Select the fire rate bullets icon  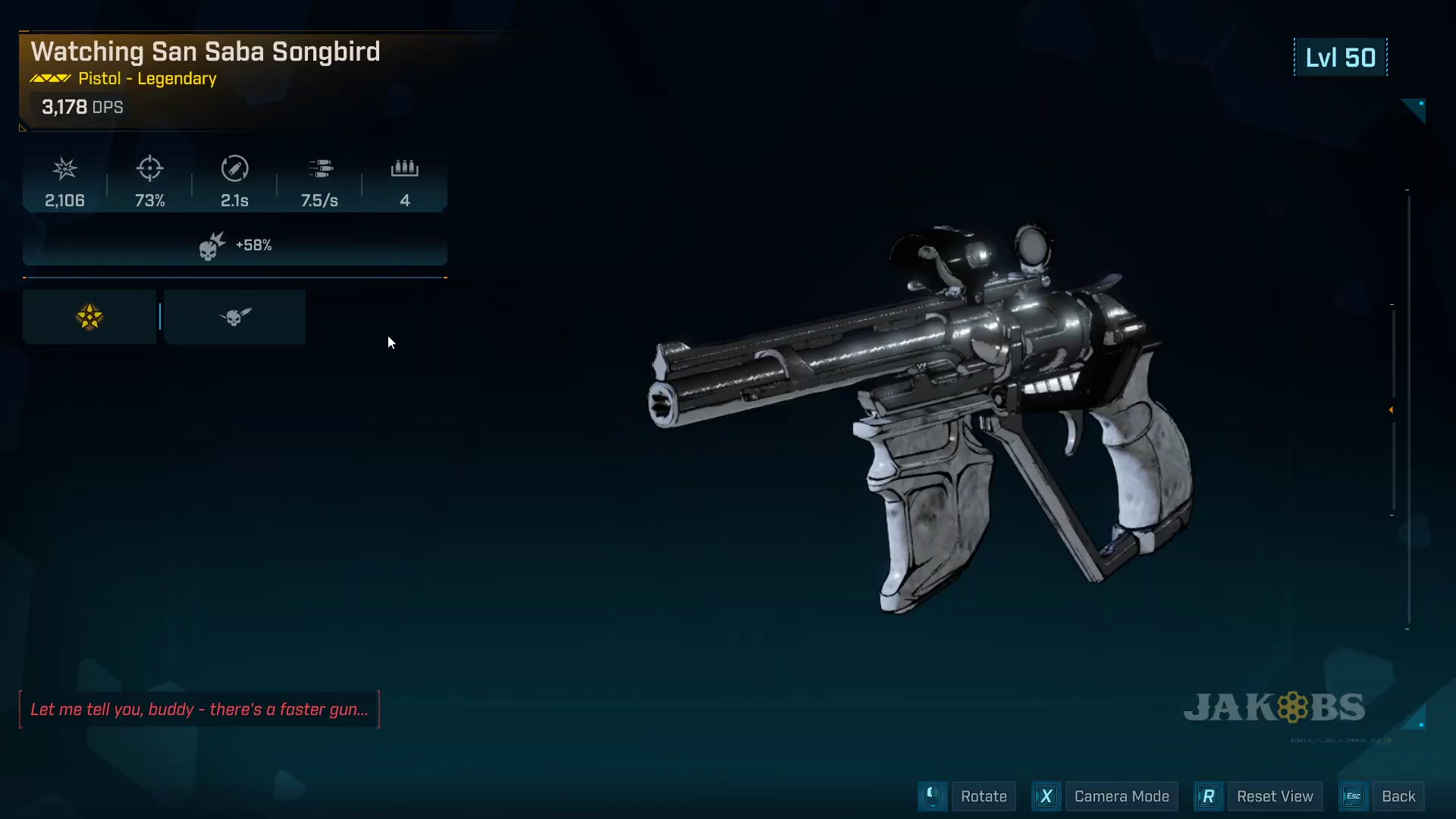(320, 168)
